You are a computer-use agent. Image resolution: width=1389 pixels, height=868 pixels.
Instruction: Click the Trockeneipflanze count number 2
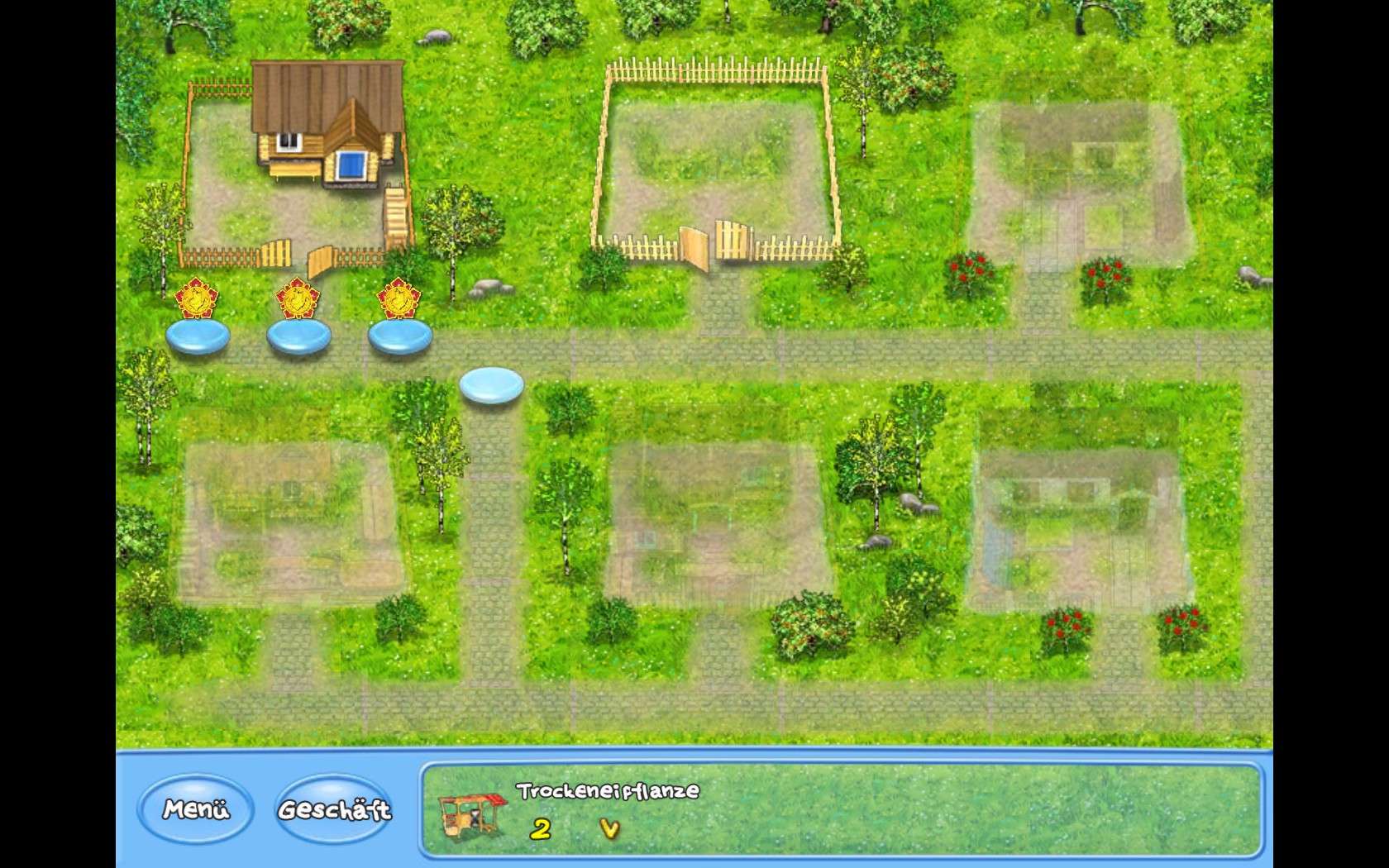pos(542,827)
